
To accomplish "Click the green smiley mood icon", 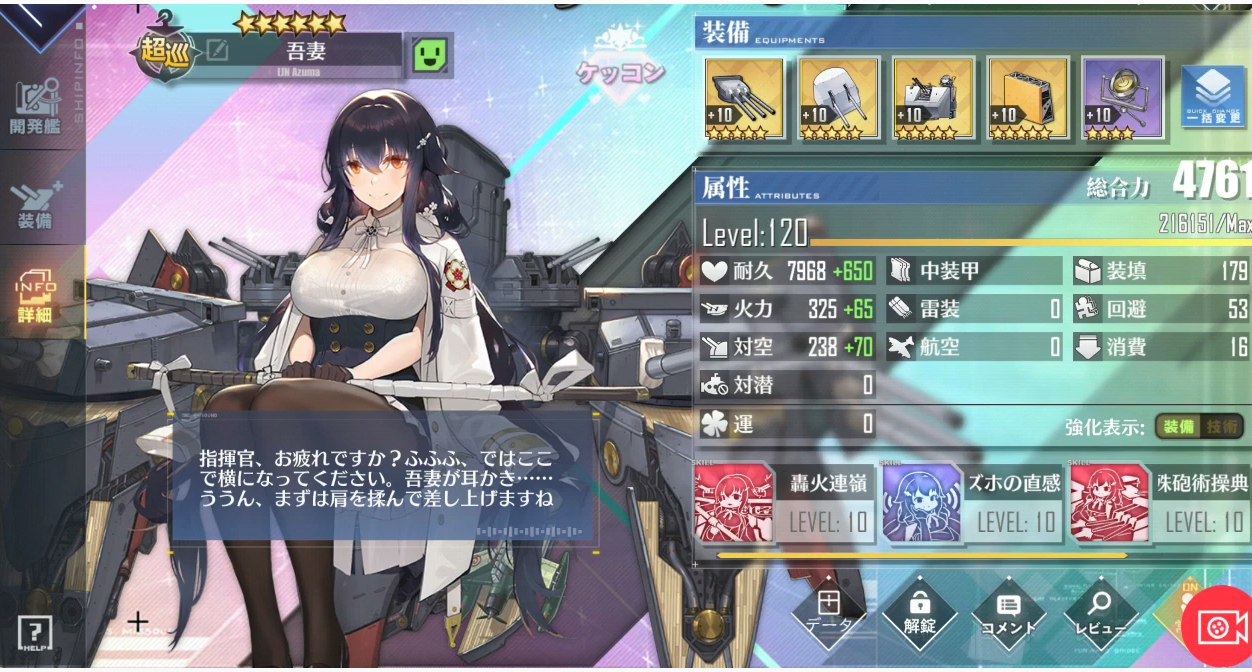I will pos(428,55).
